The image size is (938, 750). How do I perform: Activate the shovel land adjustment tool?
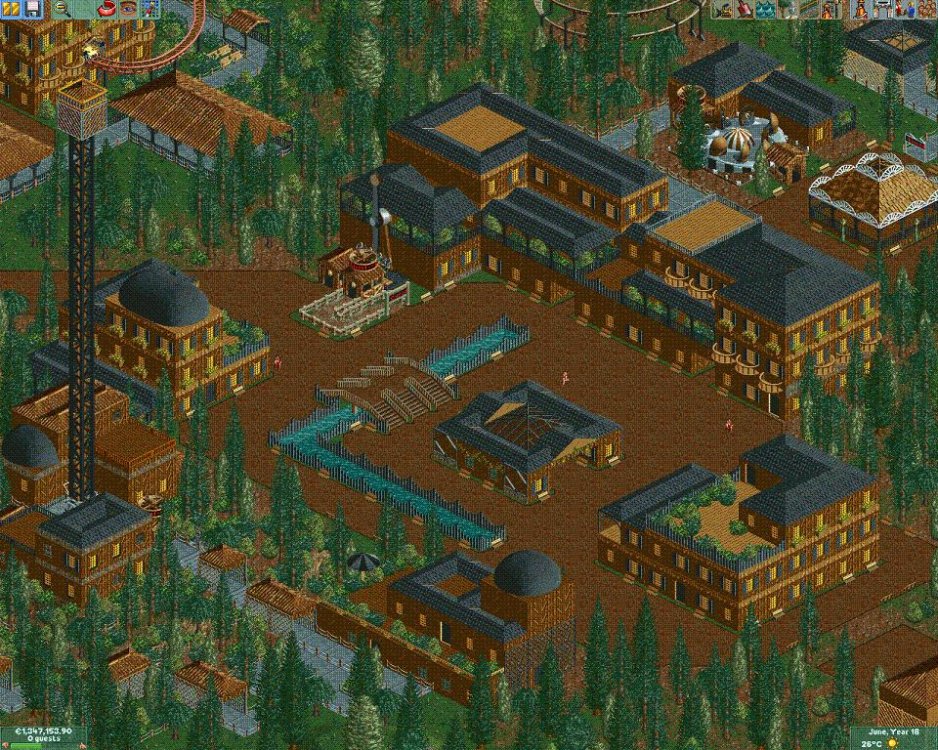[x=745, y=9]
